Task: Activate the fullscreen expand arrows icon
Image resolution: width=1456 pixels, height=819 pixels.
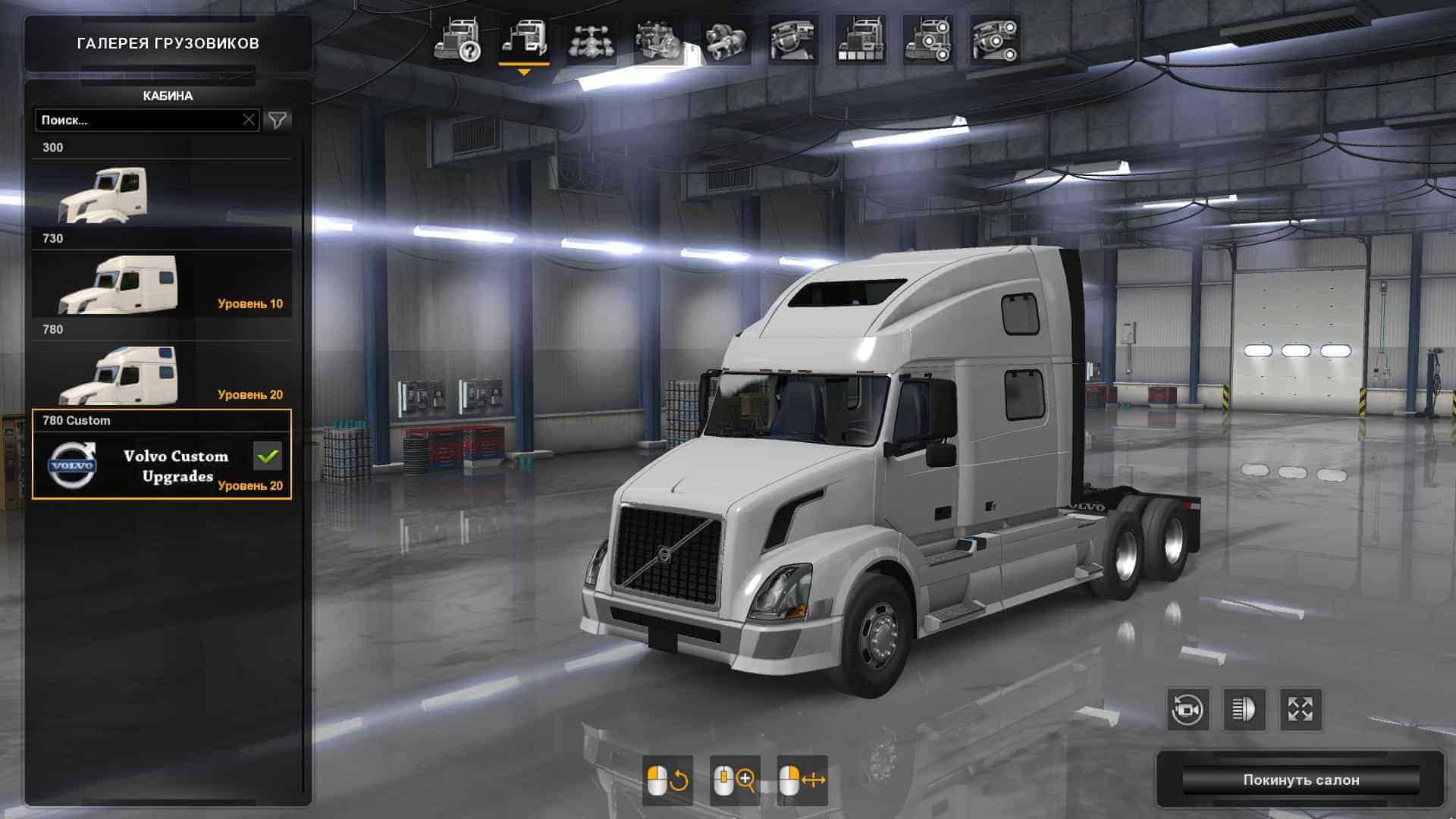Action: point(1301,710)
